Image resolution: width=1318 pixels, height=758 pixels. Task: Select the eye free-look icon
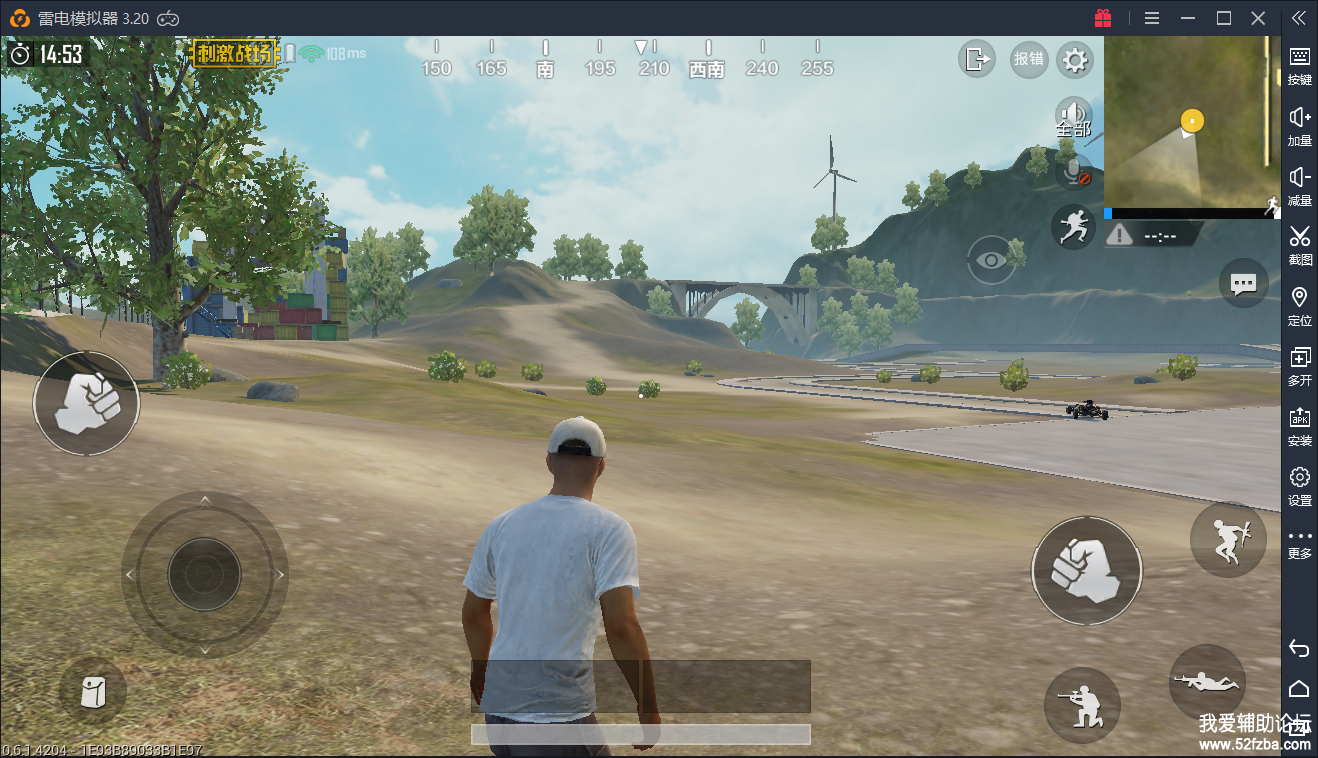991,260
